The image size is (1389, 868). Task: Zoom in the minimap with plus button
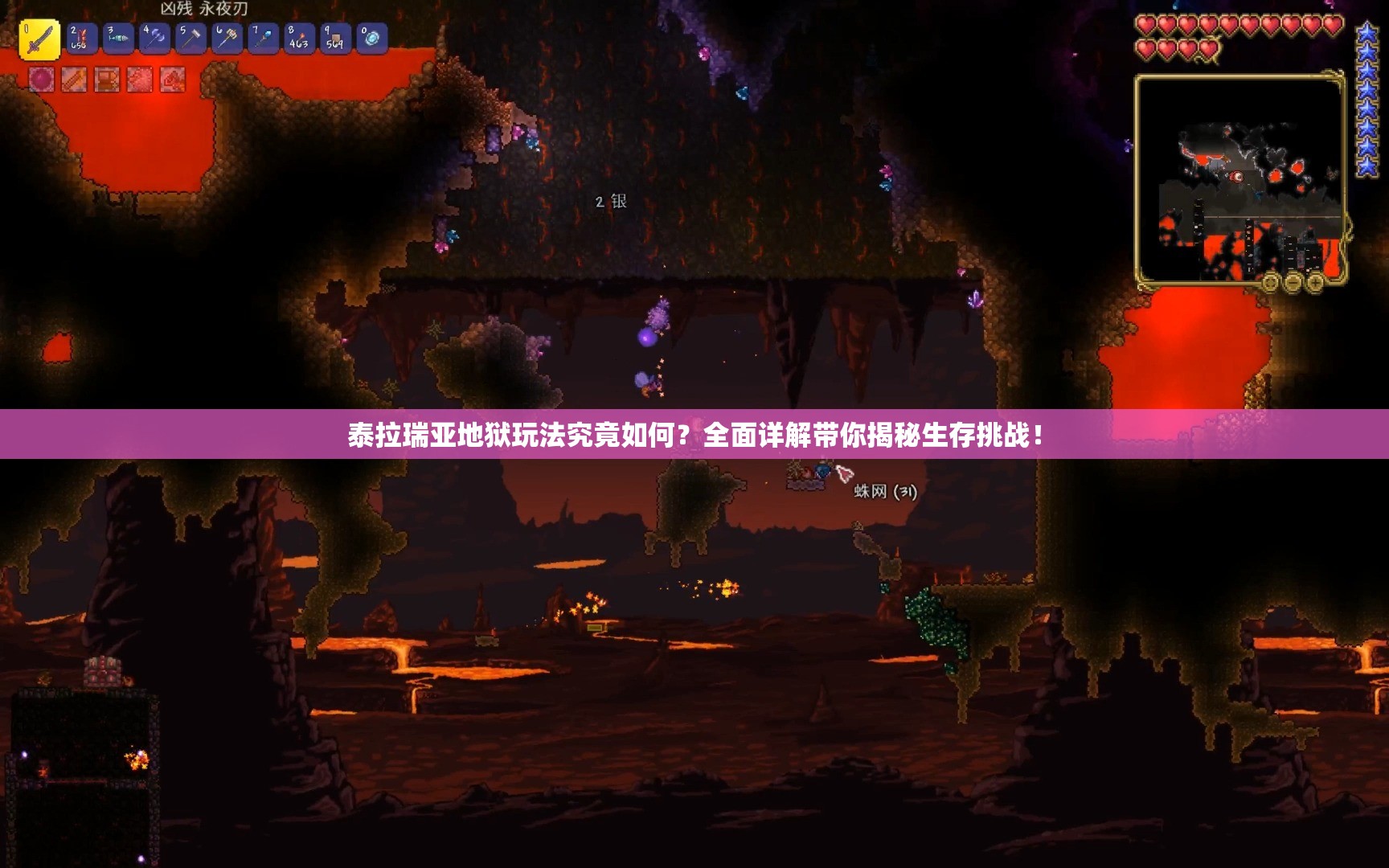pyautogui.click(x=1316, y=283)
